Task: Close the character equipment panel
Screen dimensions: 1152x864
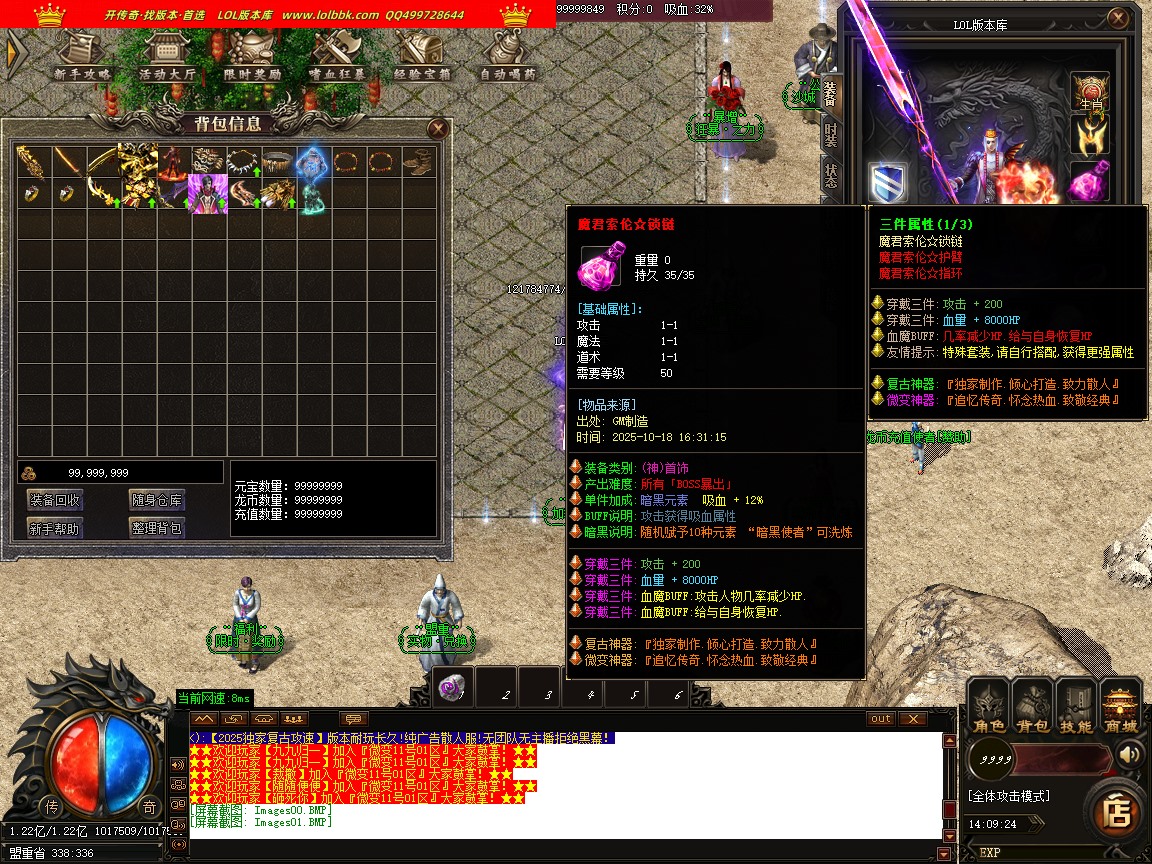Action: [x=1117, y=18]
